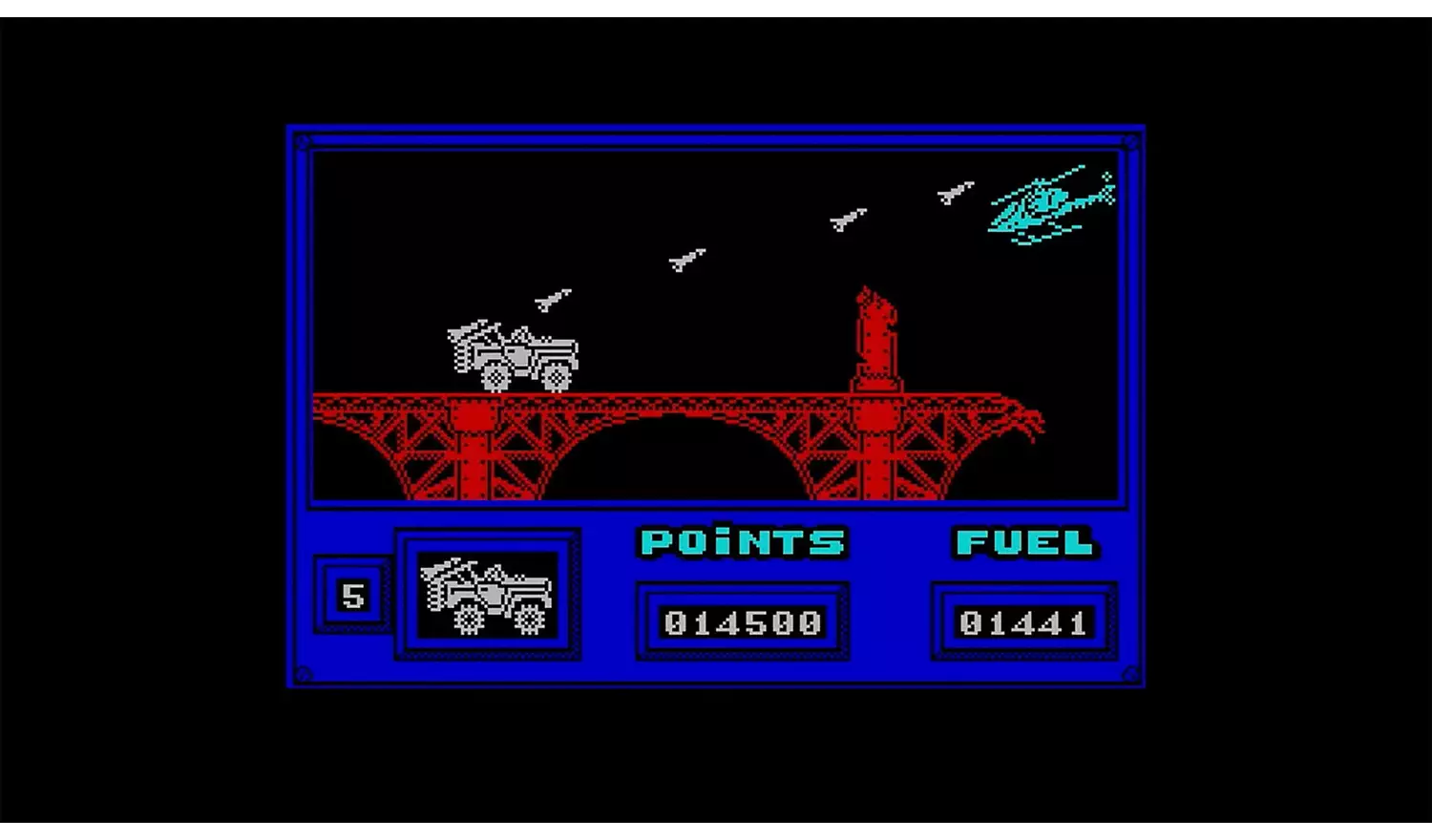Click the FUEL label
1432x840 pixels.
pyautogui.click(x=1023, y=542)
